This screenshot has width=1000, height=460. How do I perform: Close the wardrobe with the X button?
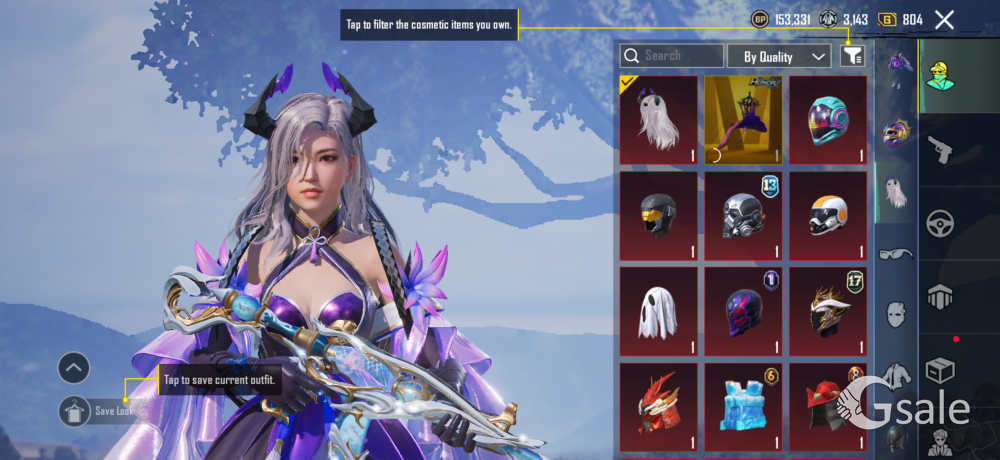coord(944,19)
